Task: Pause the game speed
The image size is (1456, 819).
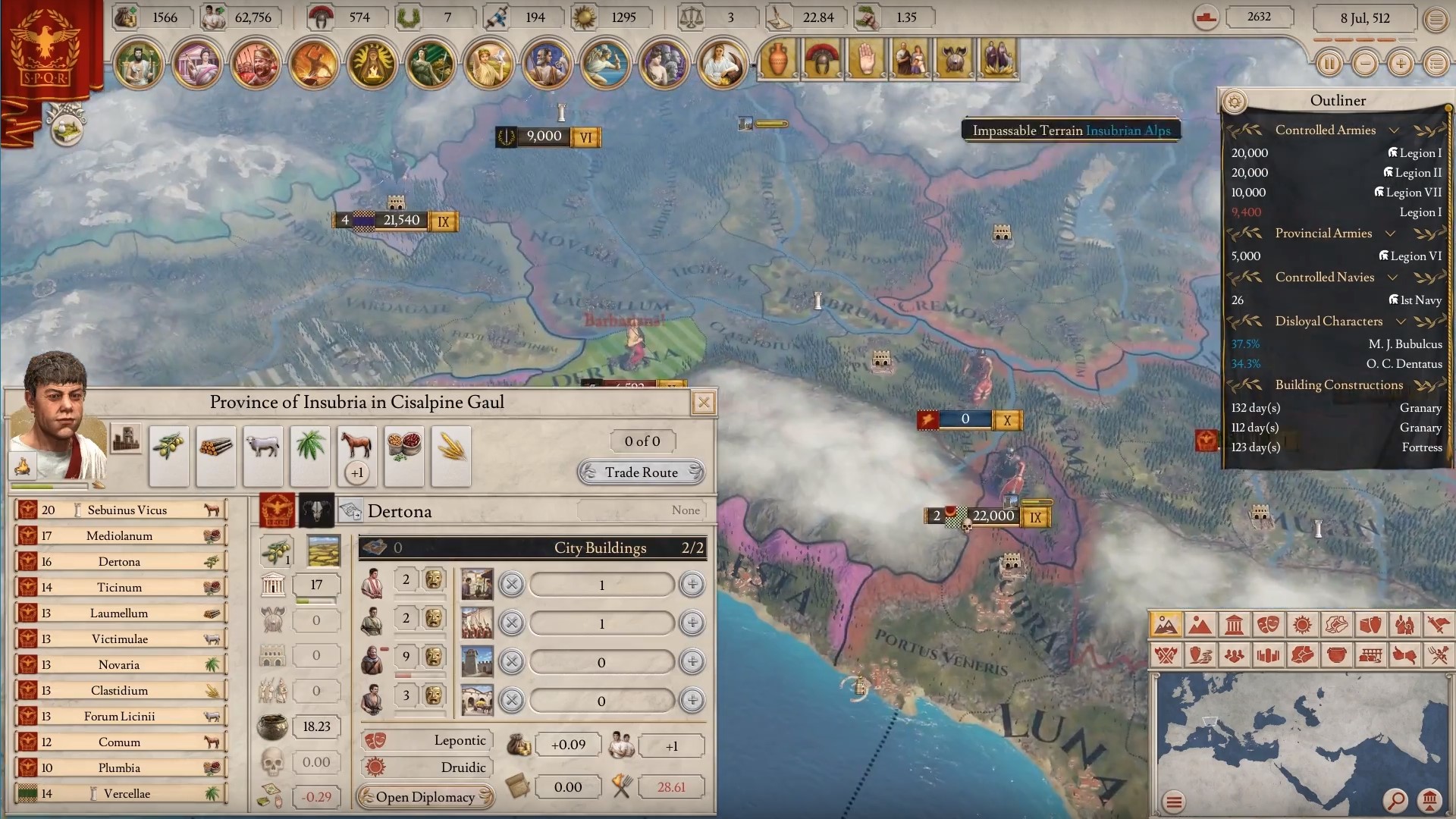Action: pyautogui.click(x=1329, y=64)
